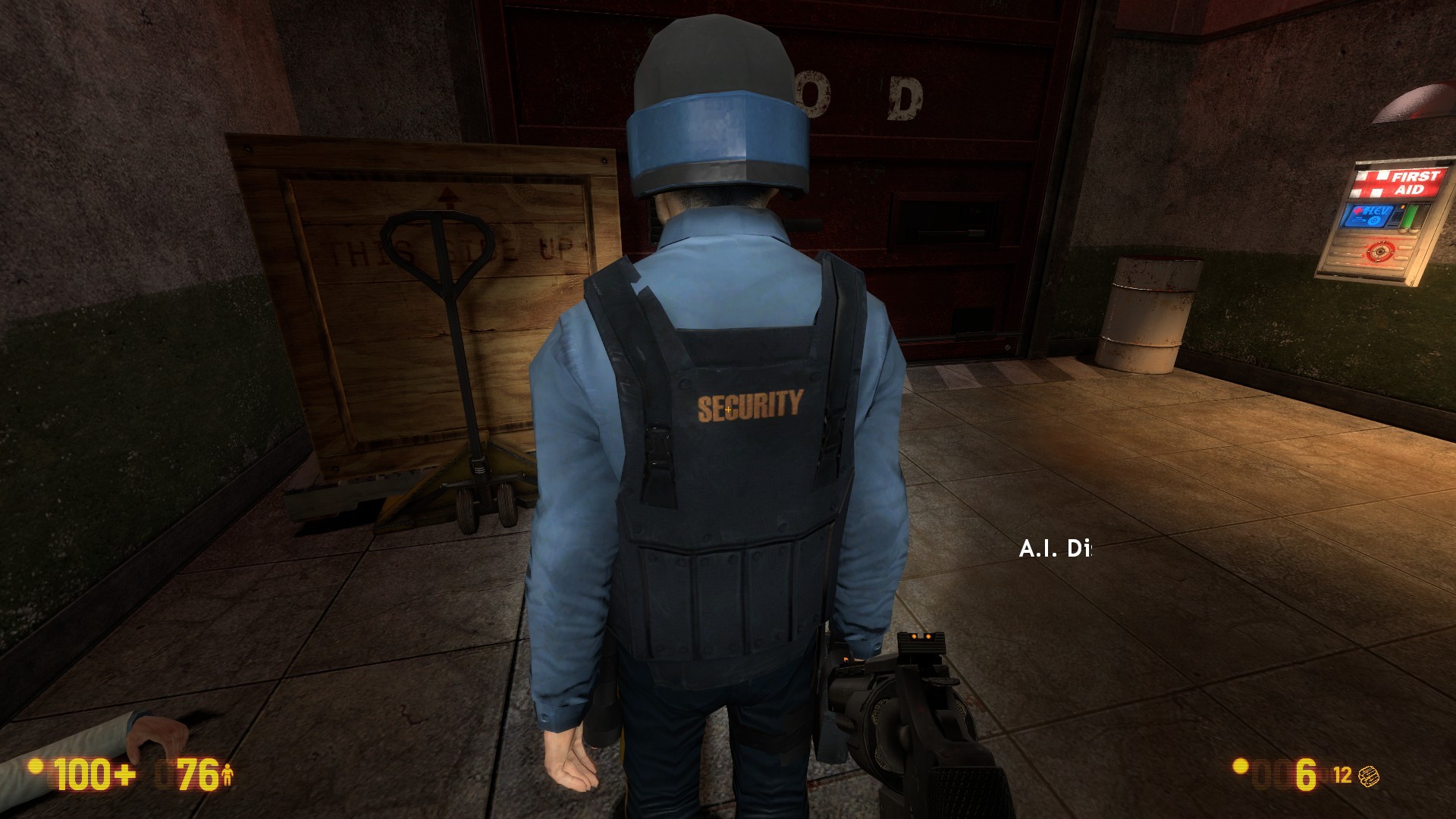Click the green charge bar on the panel
The height and width of the screenshot is (819, 1456).
[1410, 215]
